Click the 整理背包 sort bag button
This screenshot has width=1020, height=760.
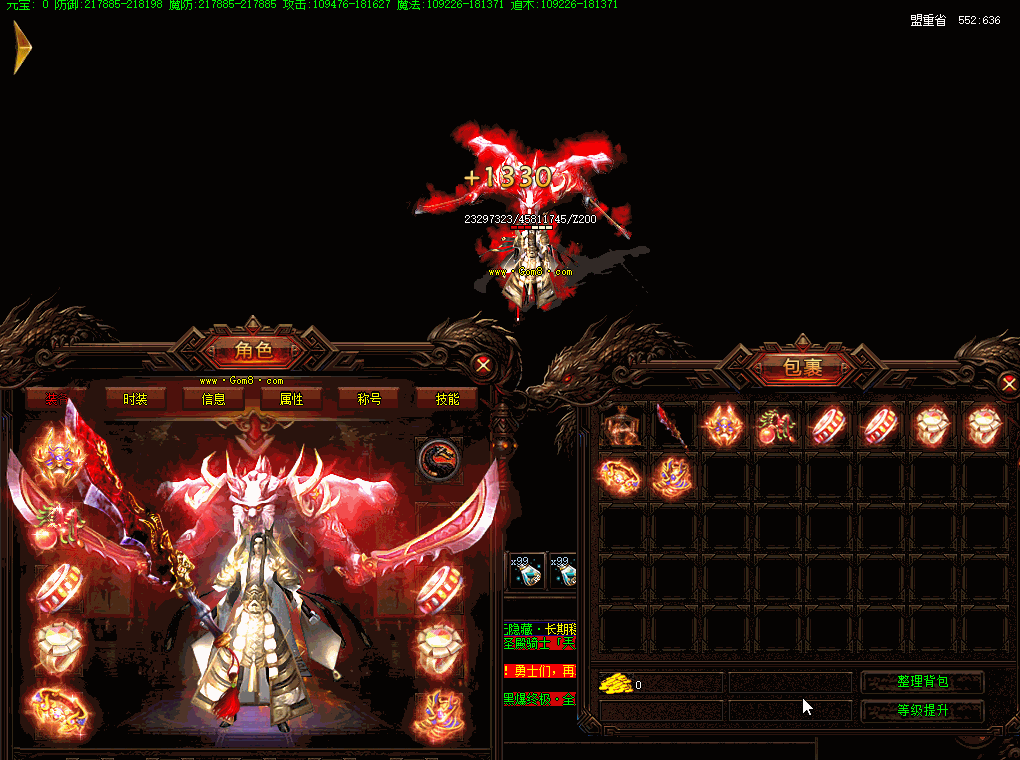click(922, 682)
